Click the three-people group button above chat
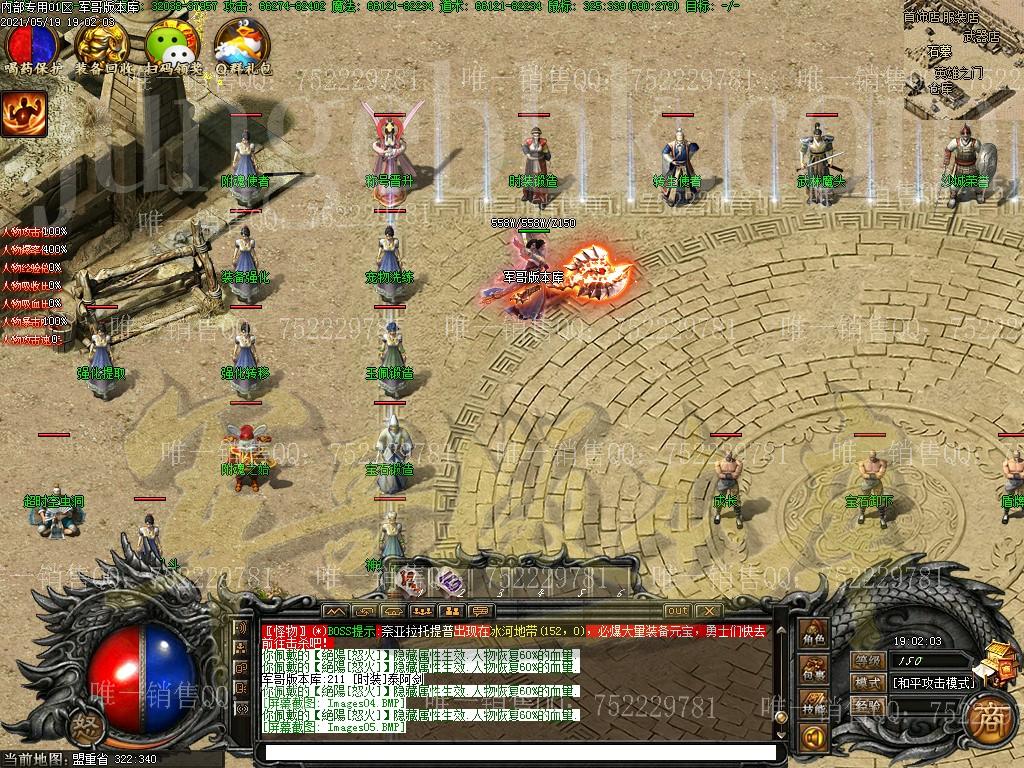This screenshot has height=768, width=1024. tap(423, 610)
